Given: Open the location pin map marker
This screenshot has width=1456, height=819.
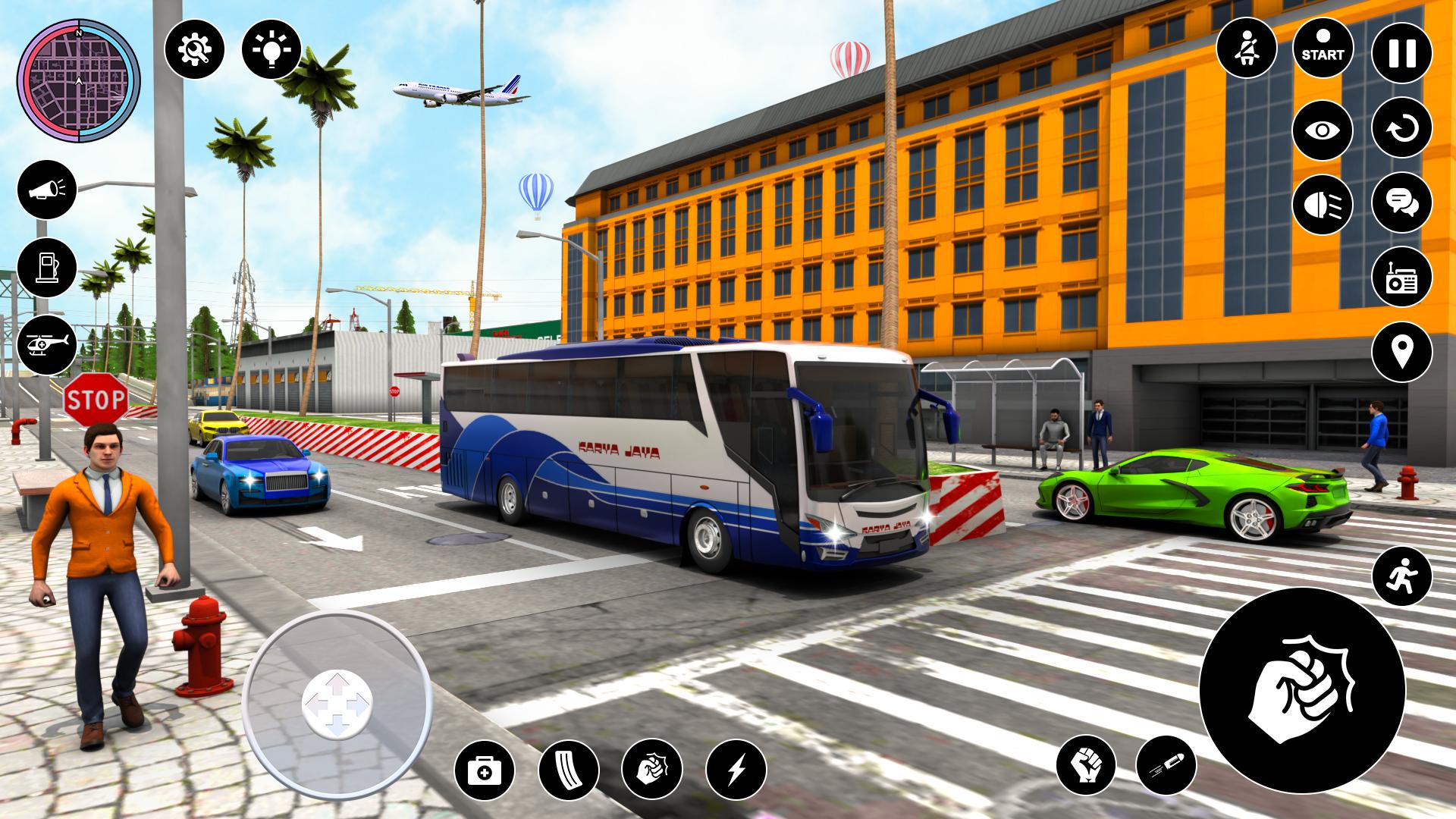Looking at the screenshot, I should (1401, 351).
